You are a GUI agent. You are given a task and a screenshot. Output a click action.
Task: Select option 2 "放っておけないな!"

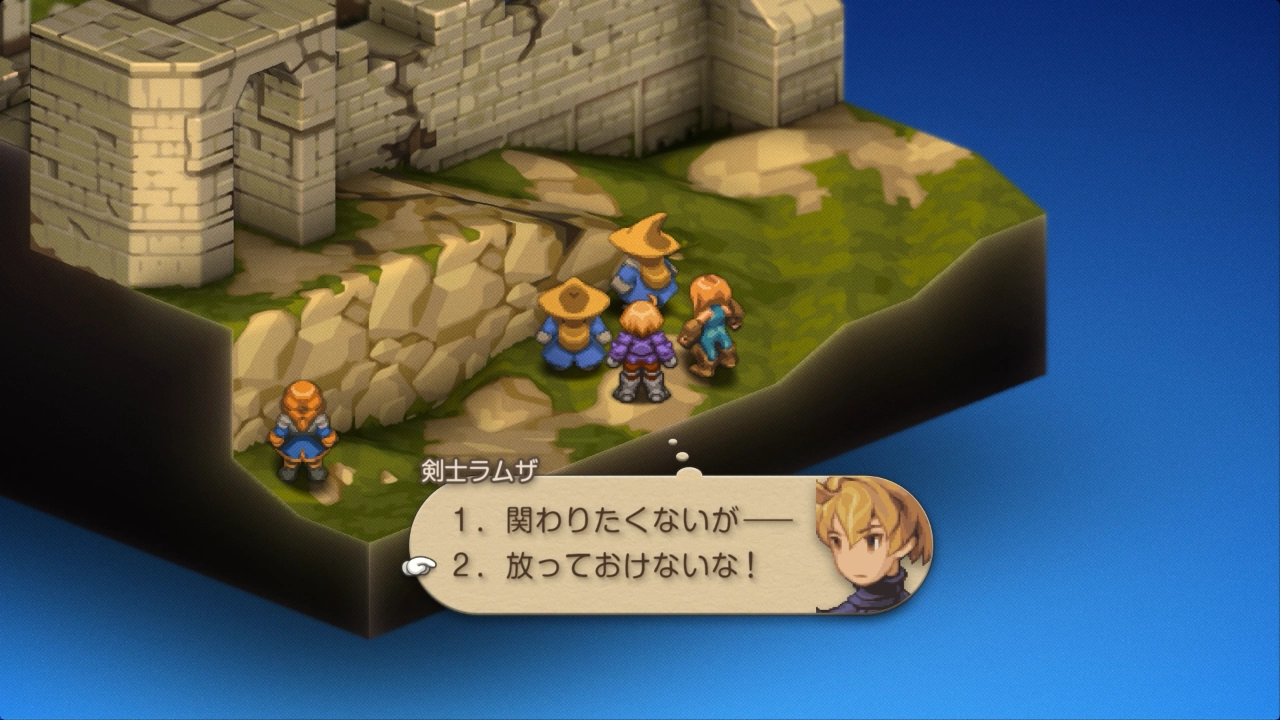pos(603,567)
